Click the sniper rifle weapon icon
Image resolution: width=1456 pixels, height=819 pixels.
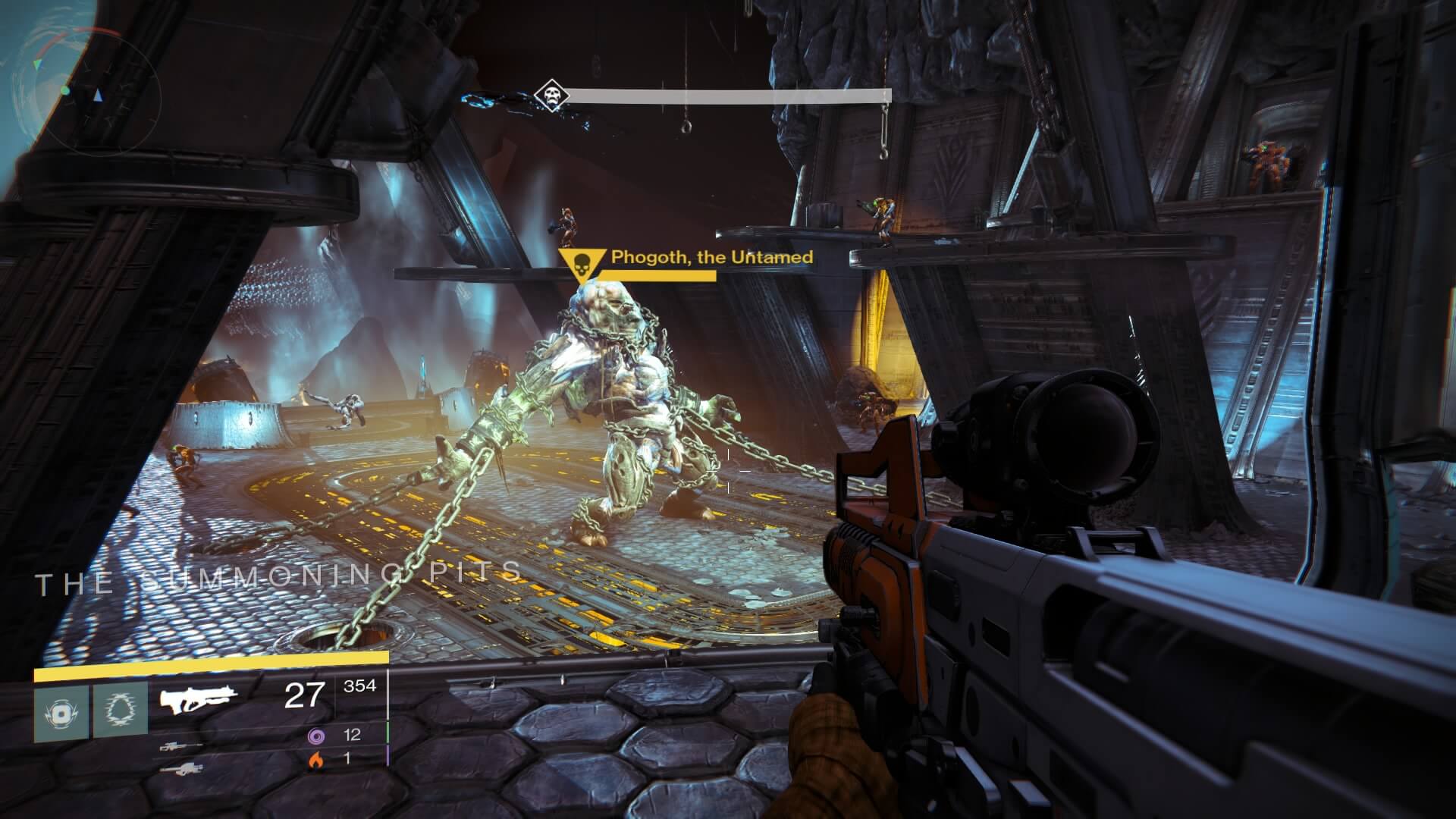[x=182, y=747]
